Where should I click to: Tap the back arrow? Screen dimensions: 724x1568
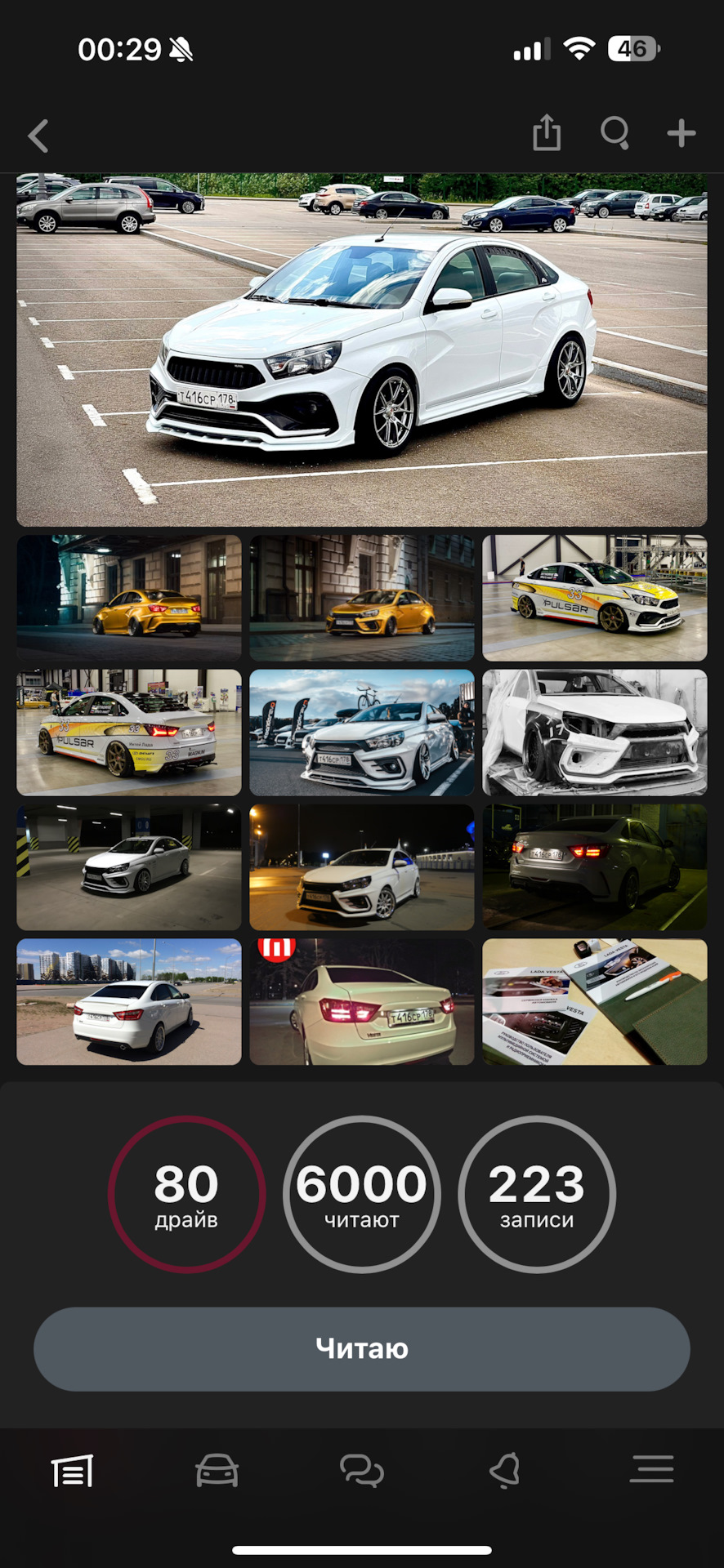[x=38, y=136]
